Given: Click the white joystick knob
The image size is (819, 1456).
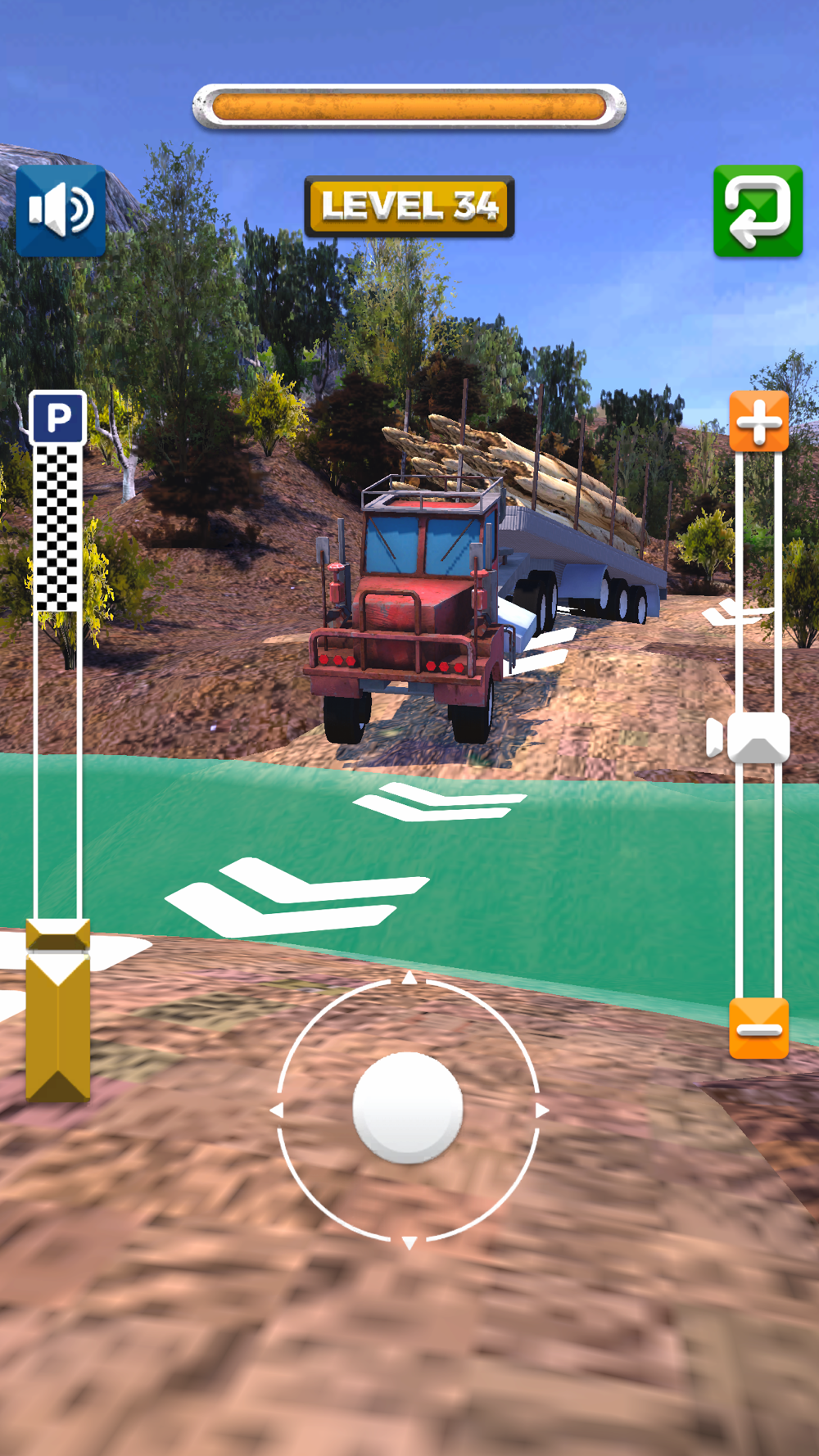Looking at the screenshot, I should click(x=408, y=1108).
